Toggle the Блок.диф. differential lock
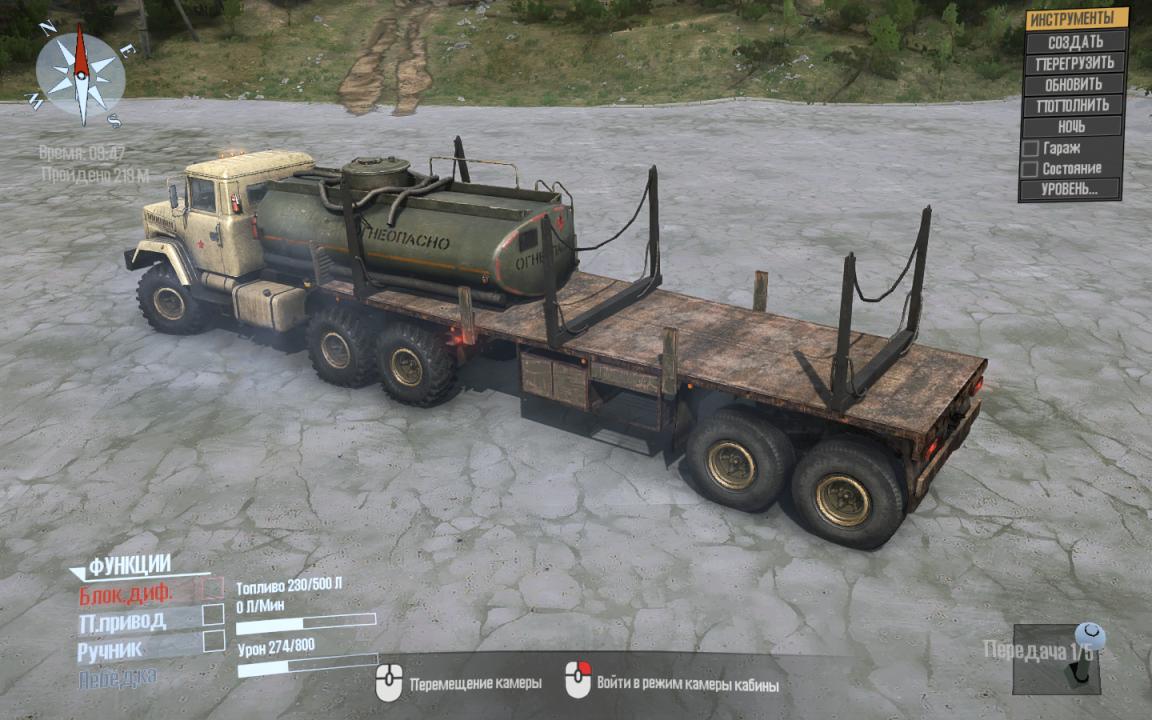 (213, 590)
